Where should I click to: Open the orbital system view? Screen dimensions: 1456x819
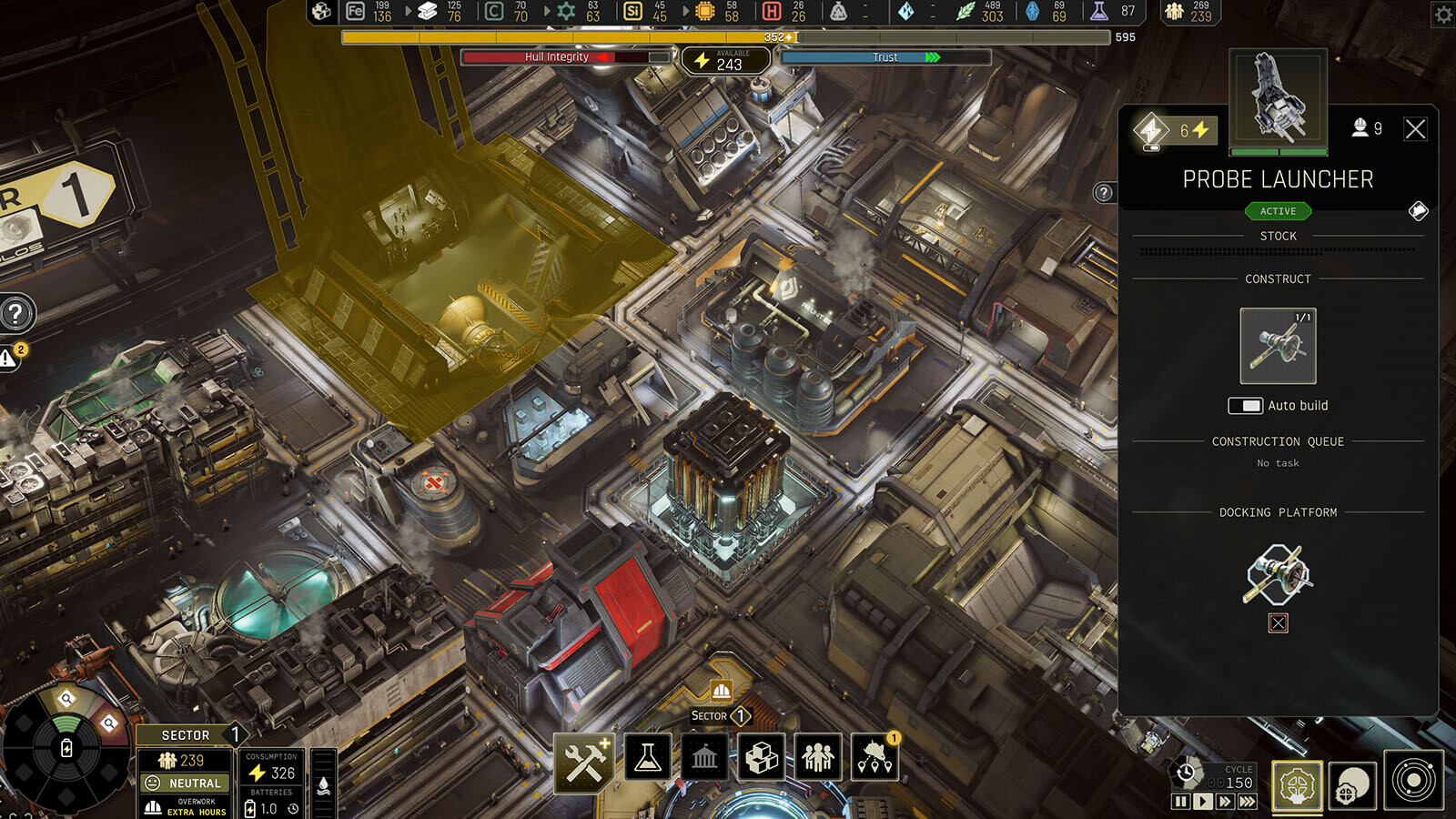1413,781
